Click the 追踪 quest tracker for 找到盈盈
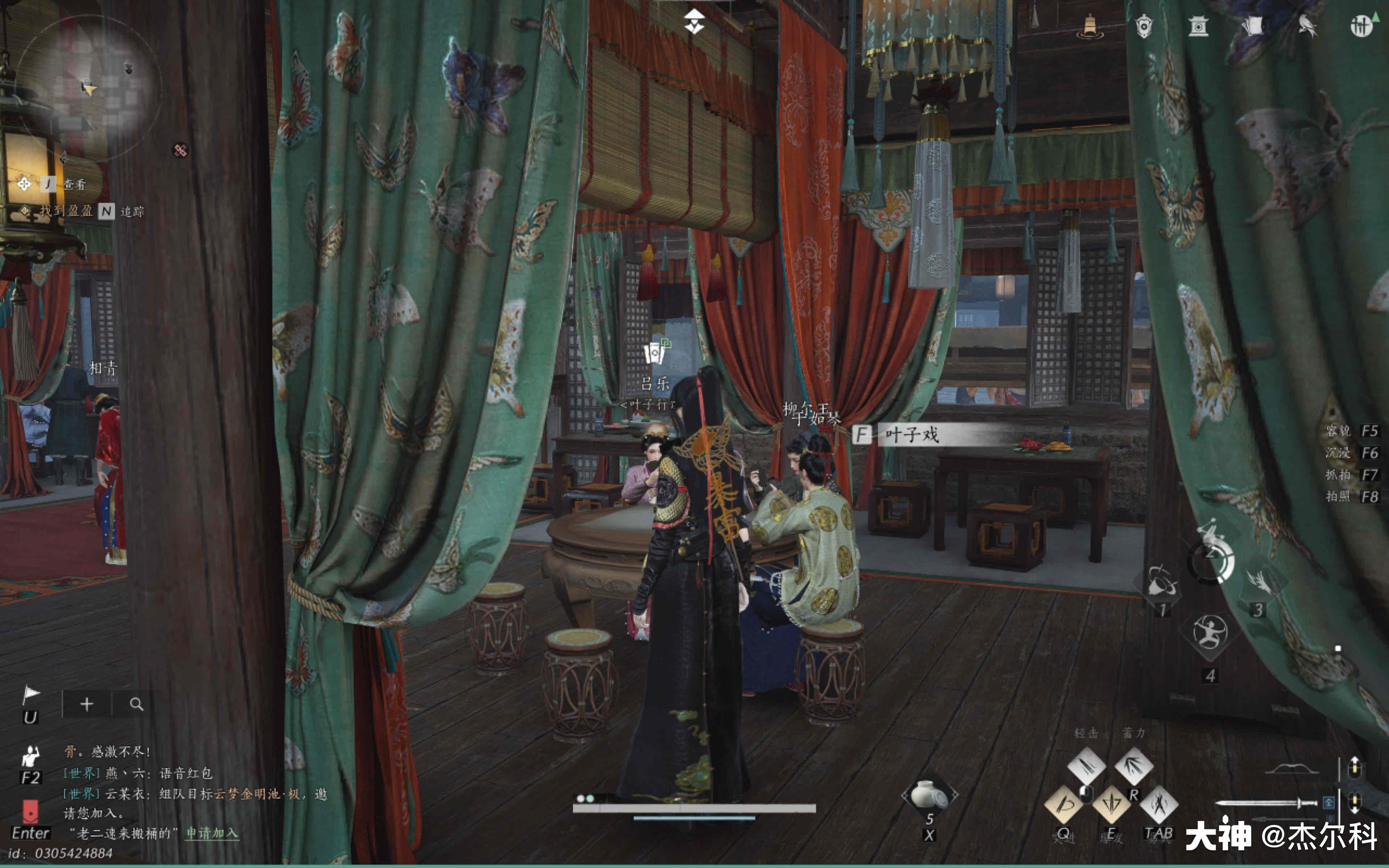 point(132,212)
